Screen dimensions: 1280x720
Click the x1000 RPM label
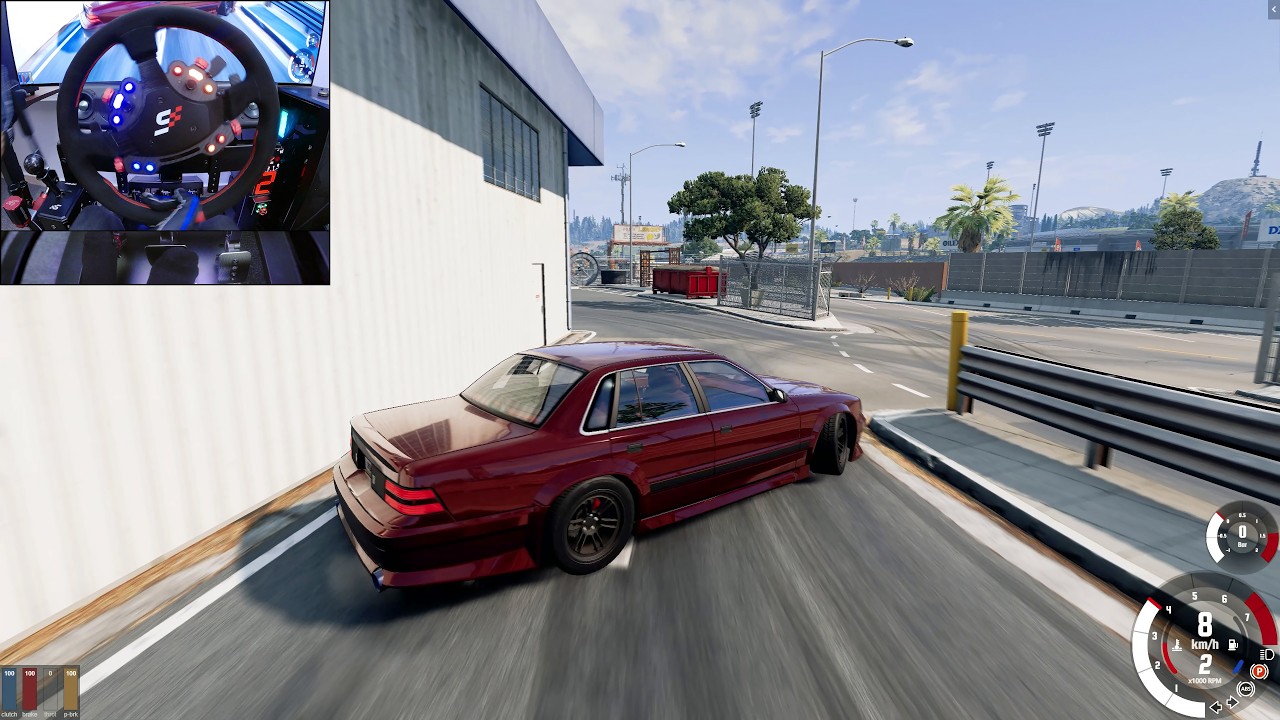pyautogui.click(x=1205, y=681)
